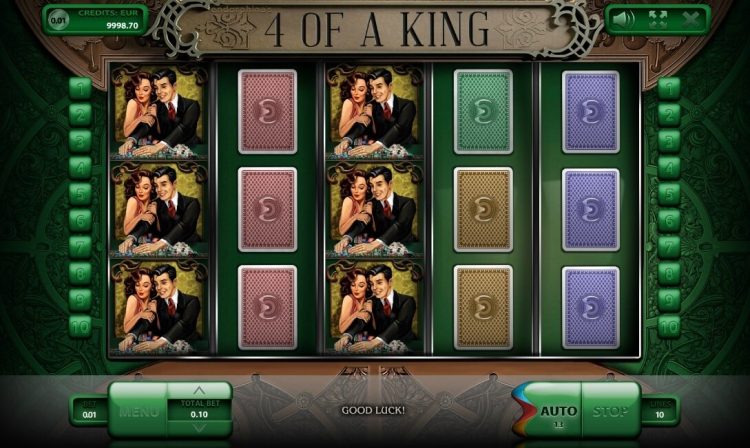Decrease total bet with the down arrow
This screenshot has width=750, height=448.
click(x=199, y=428)
